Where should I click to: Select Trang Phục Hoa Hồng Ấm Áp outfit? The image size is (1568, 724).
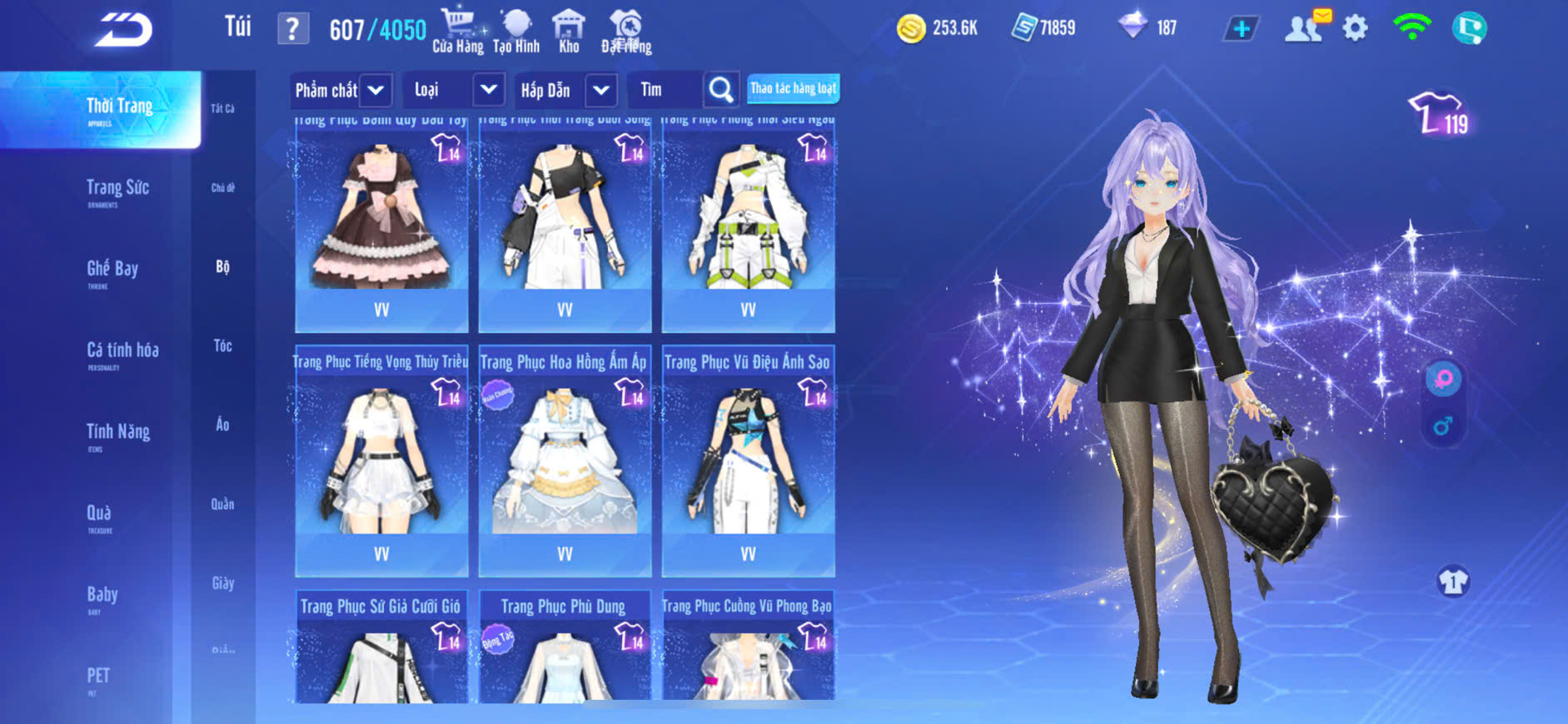click(x=565, y=460)
